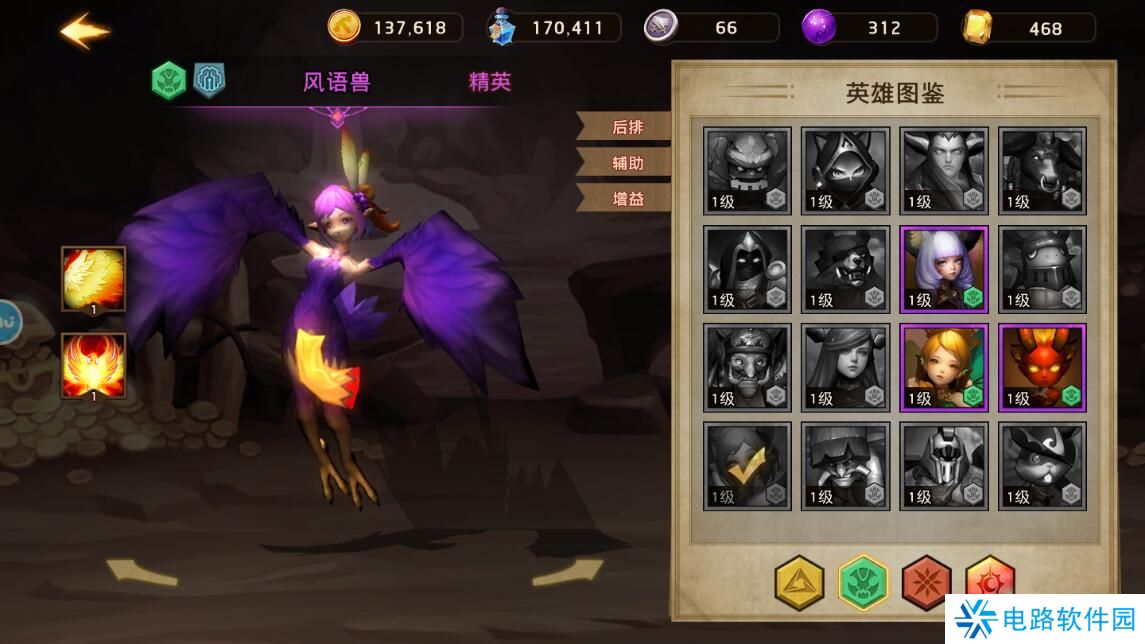The image size is (1145, 644).
Task: Click the gold gem currency icon
Action: pyautogui.click(x=977, y=28)
